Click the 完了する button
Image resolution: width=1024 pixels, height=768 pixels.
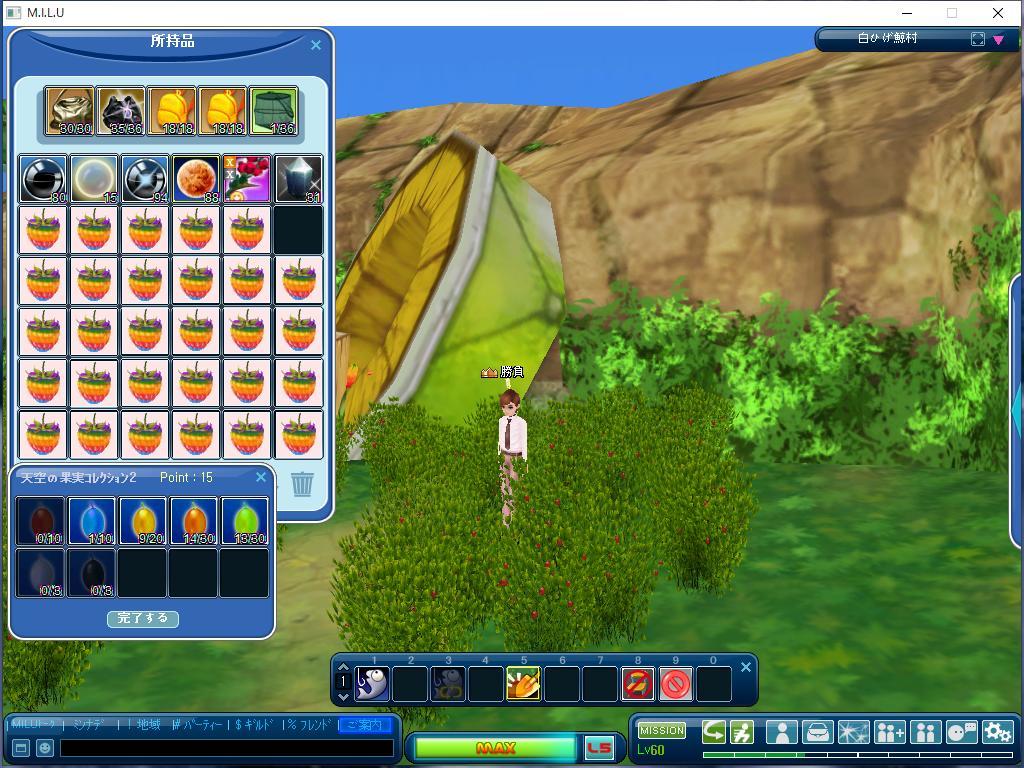(x=143, y=618)
